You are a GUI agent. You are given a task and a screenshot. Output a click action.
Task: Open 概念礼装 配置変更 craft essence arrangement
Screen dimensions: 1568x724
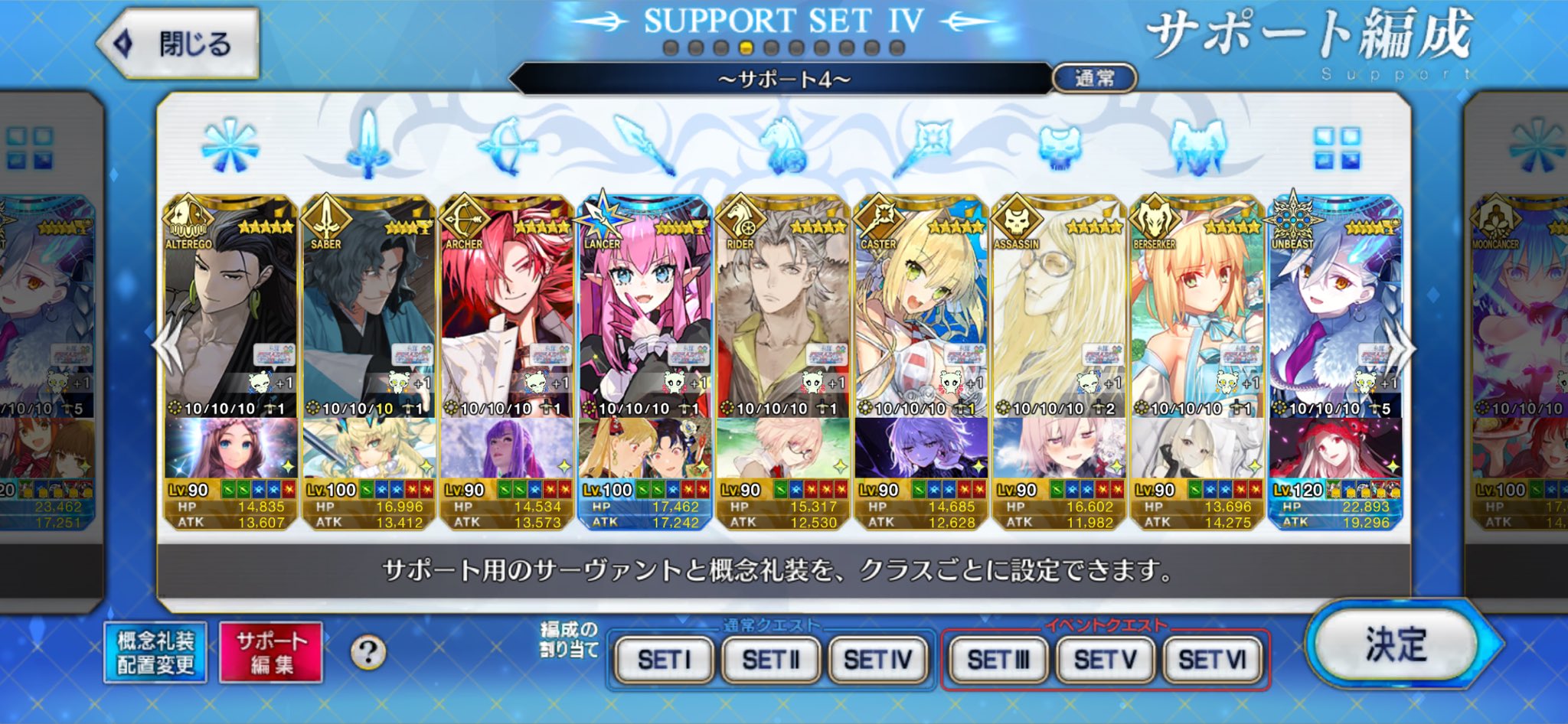coord(155,652)
